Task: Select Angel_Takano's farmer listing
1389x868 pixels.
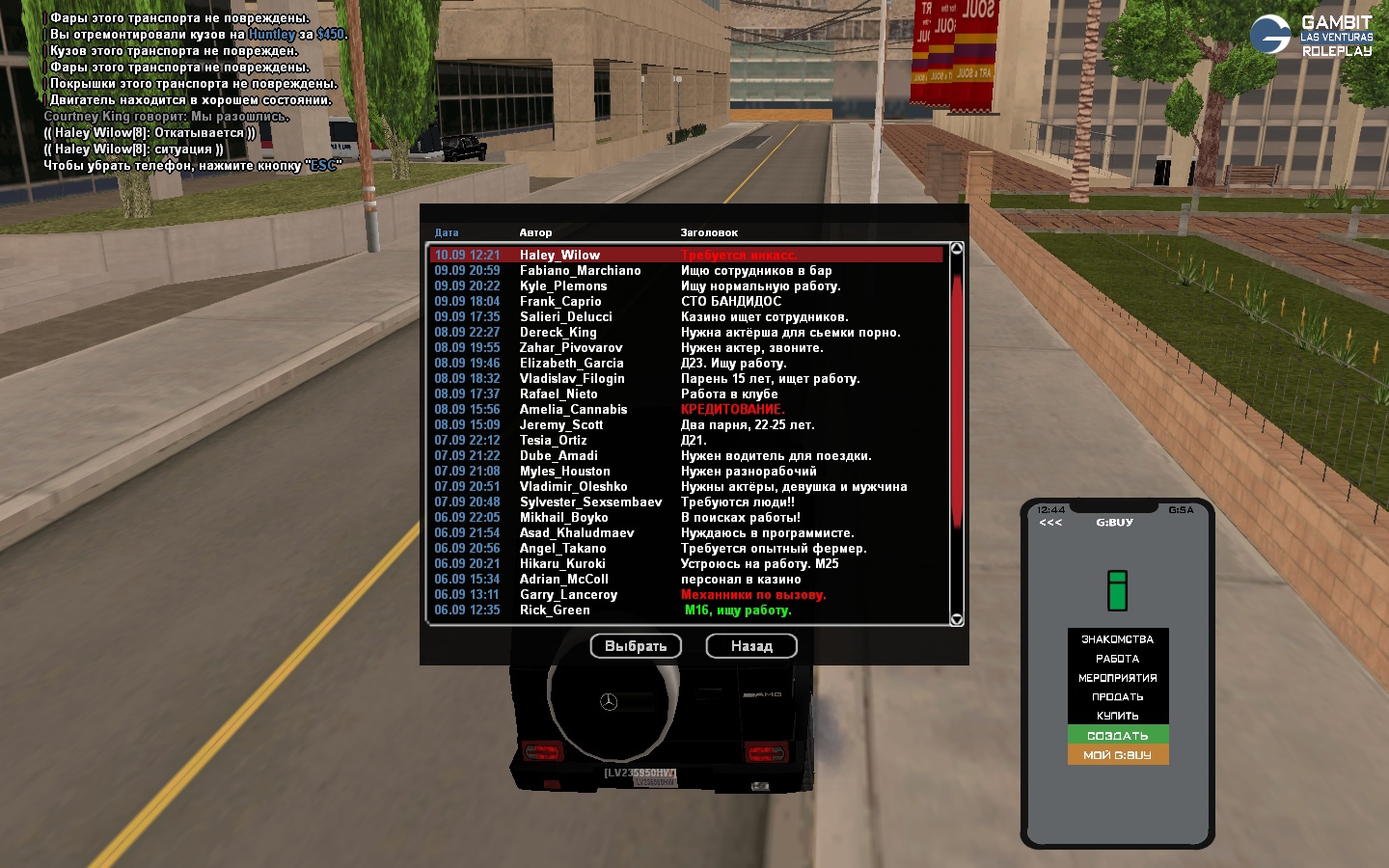Action: 685,548
